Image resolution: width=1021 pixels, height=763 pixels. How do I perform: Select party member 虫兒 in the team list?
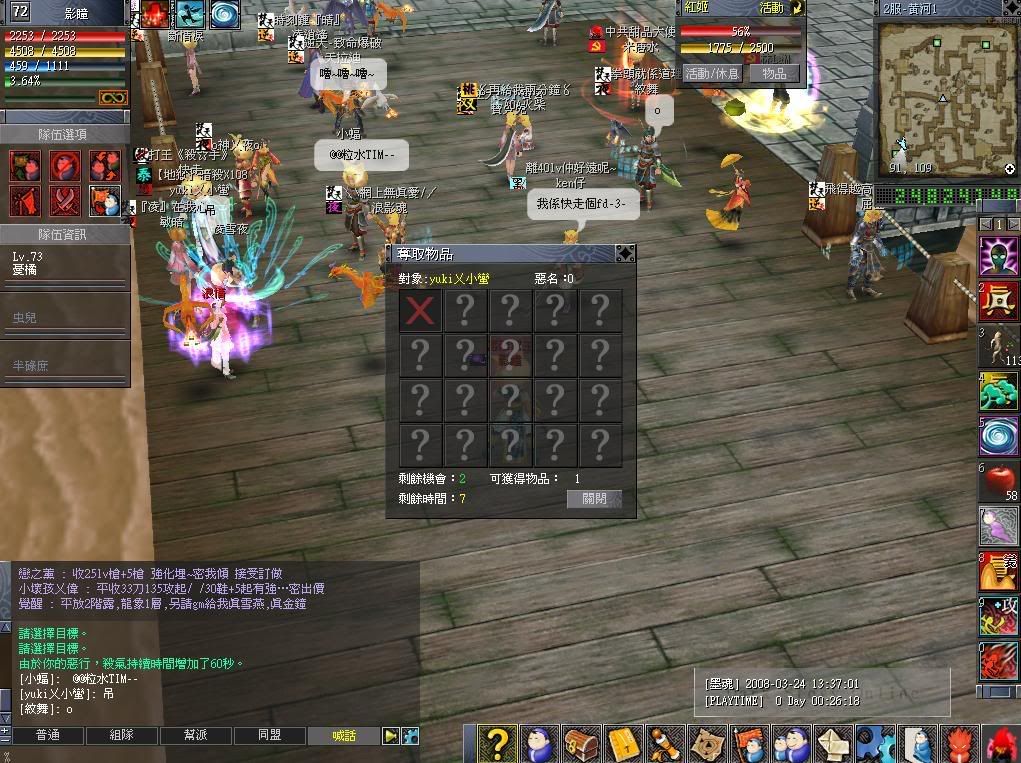pyautogui.click(x=65, y=317)
